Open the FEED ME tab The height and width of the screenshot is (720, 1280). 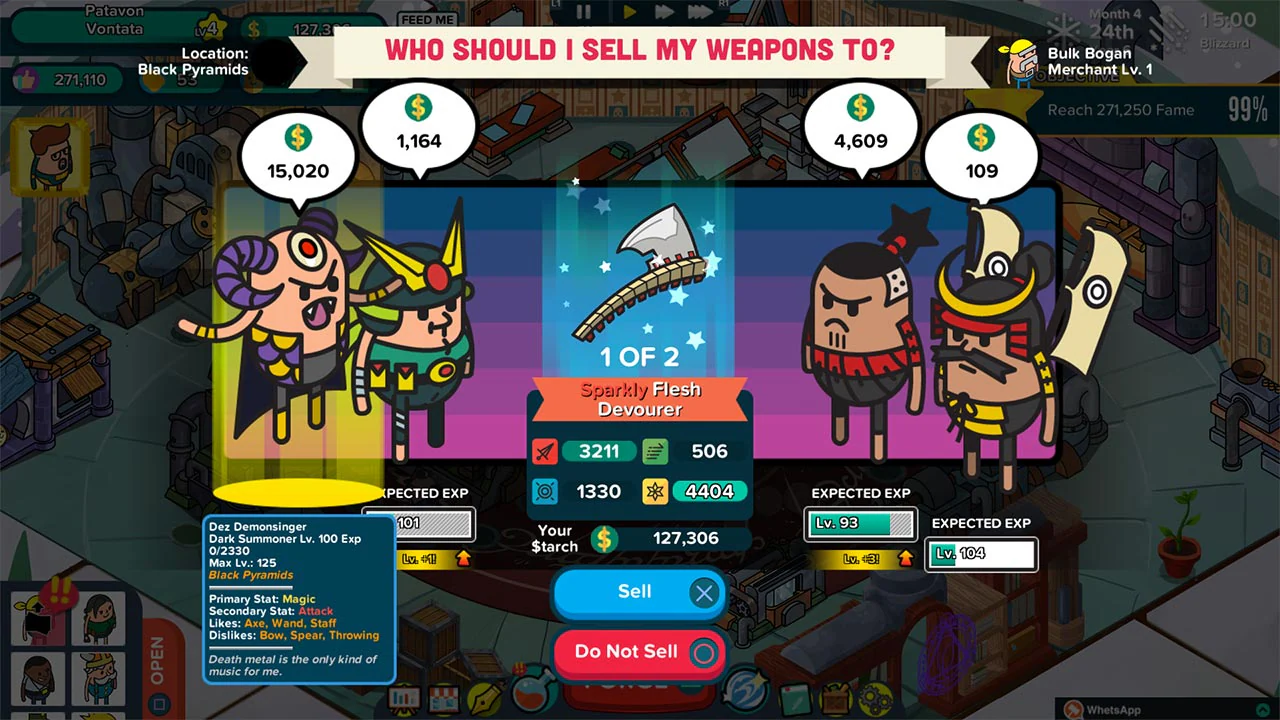[x=430, y=20]
